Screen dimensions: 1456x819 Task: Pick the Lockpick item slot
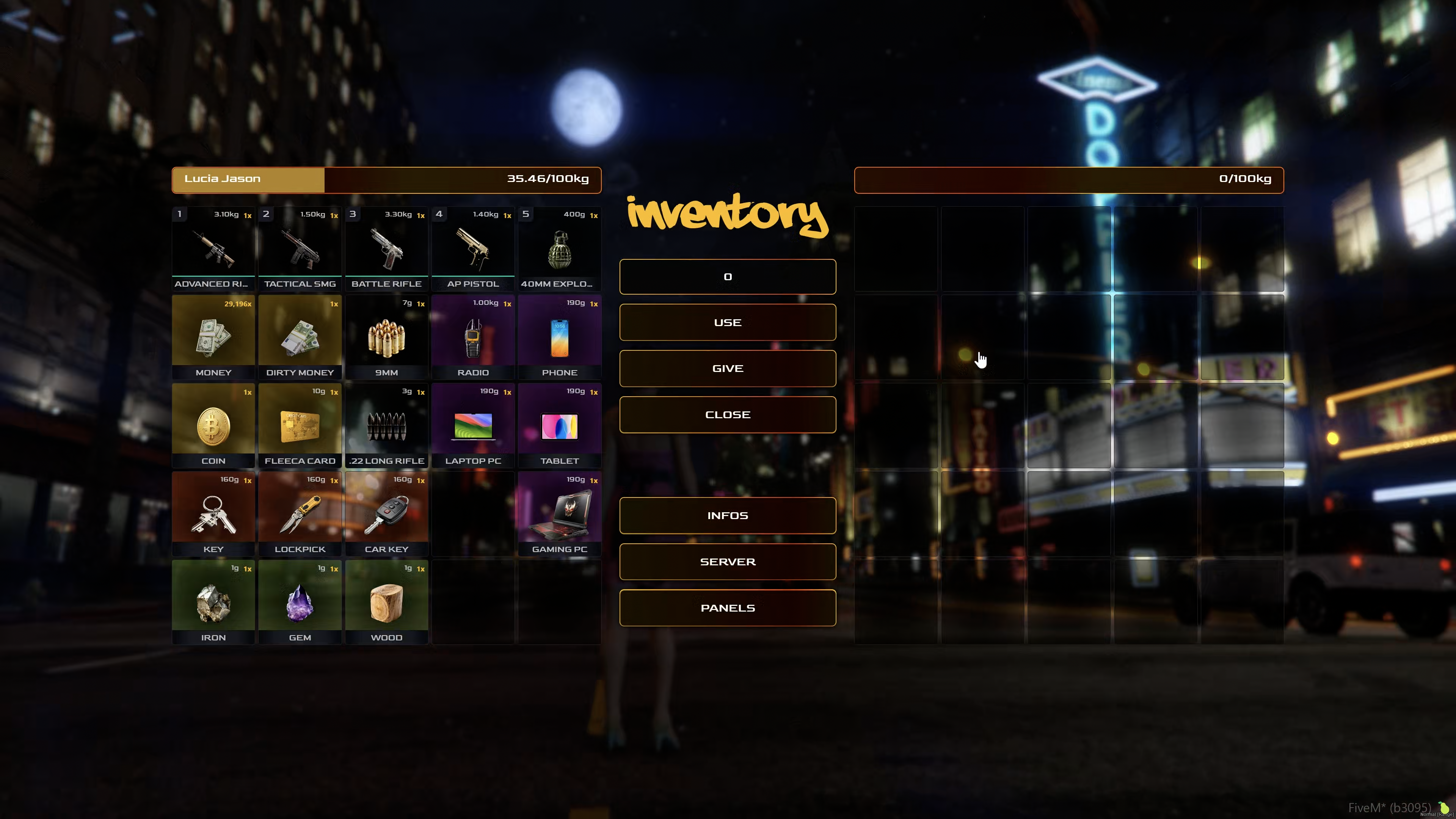coord(300,514)
